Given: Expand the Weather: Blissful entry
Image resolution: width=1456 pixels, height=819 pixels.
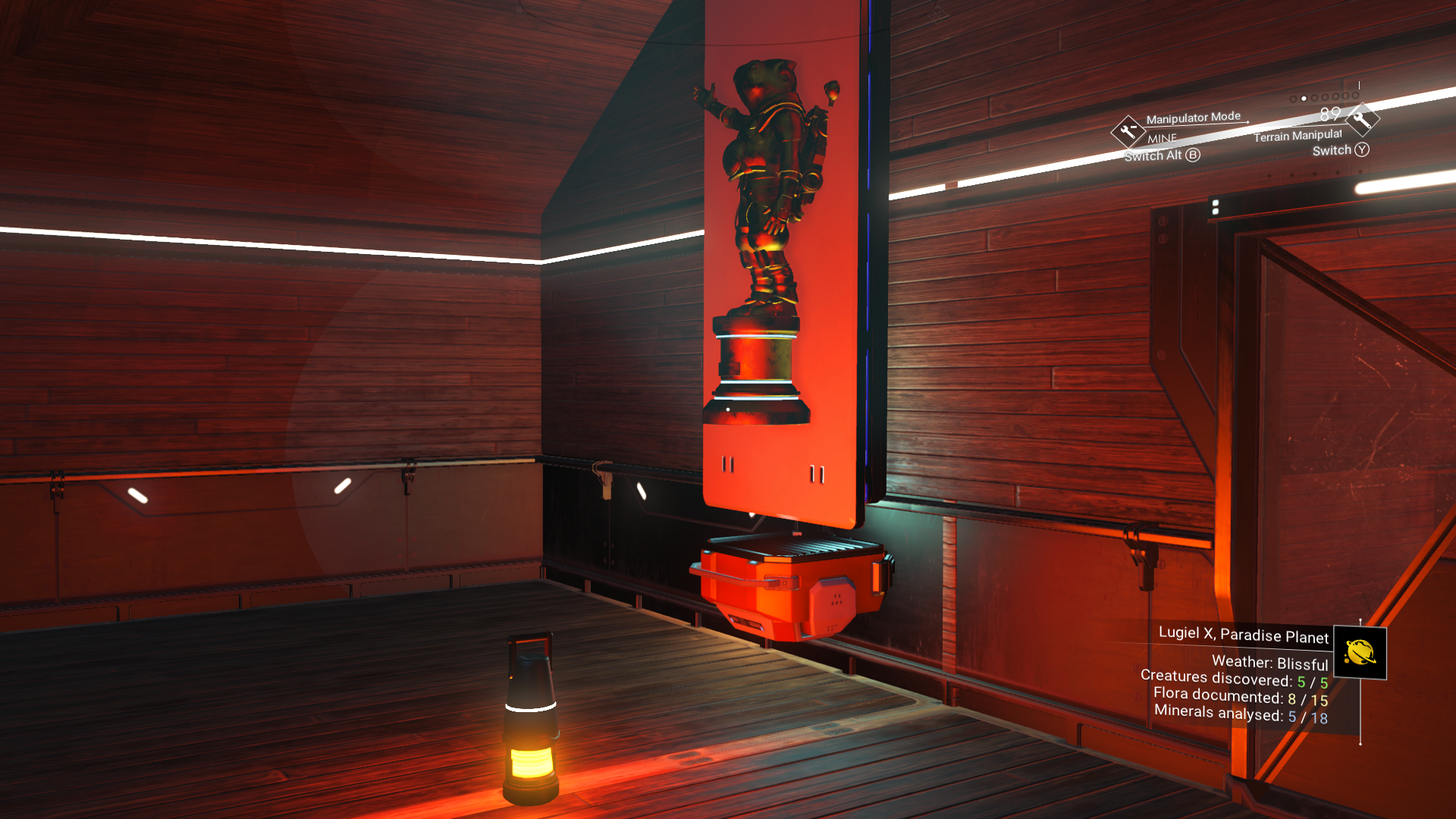Looking at the screenshot, I should [x=1270, y=662].
